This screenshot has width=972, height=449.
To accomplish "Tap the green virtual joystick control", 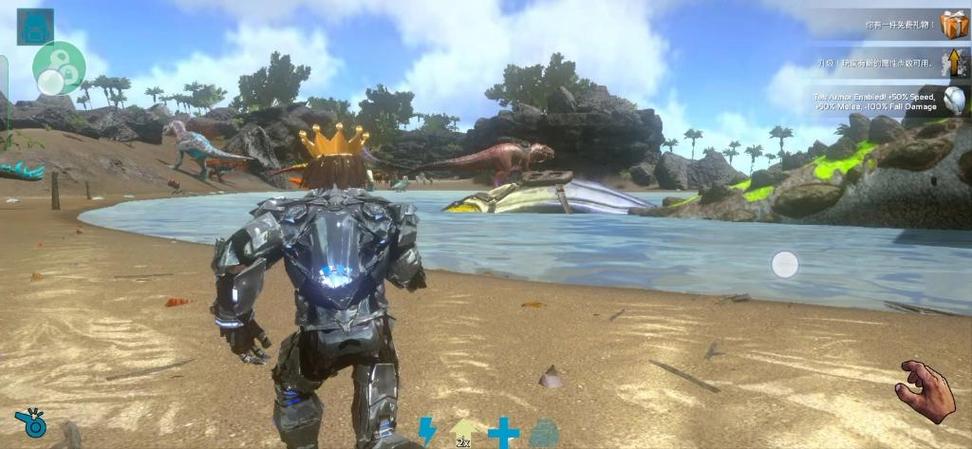I will pos(58,67).
